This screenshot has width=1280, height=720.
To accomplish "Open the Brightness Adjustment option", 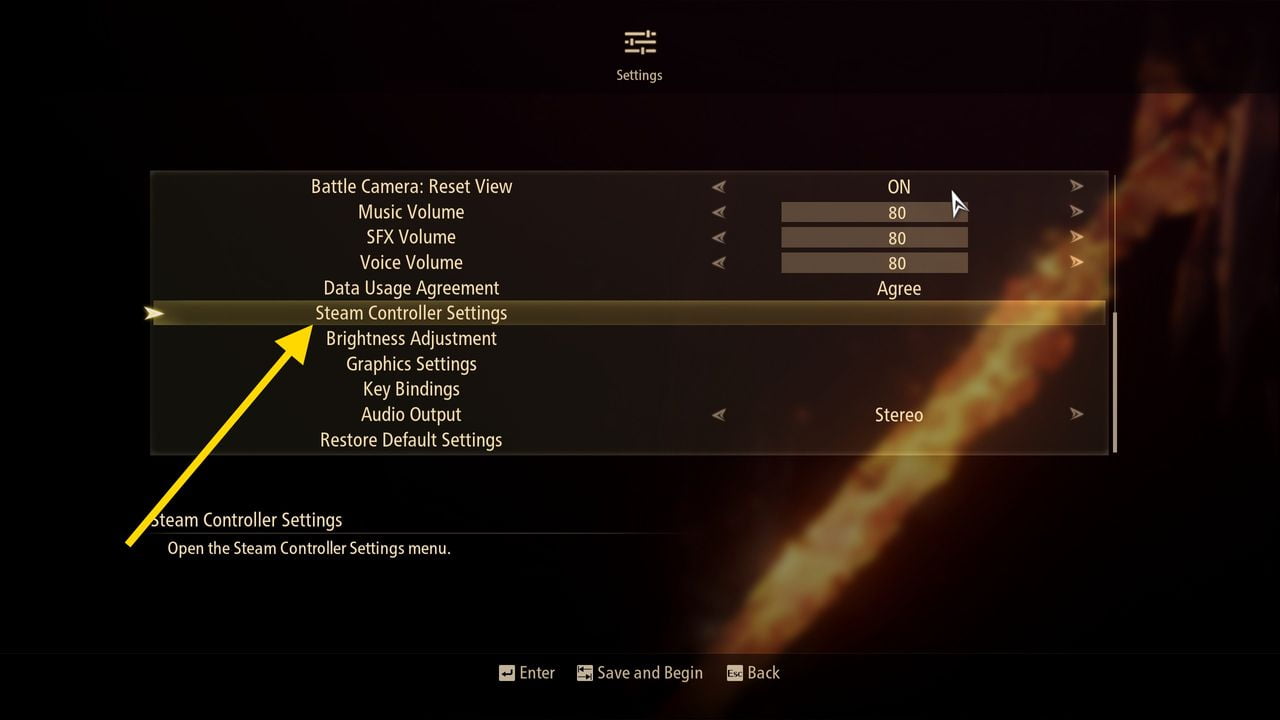I will pos(411,338).
